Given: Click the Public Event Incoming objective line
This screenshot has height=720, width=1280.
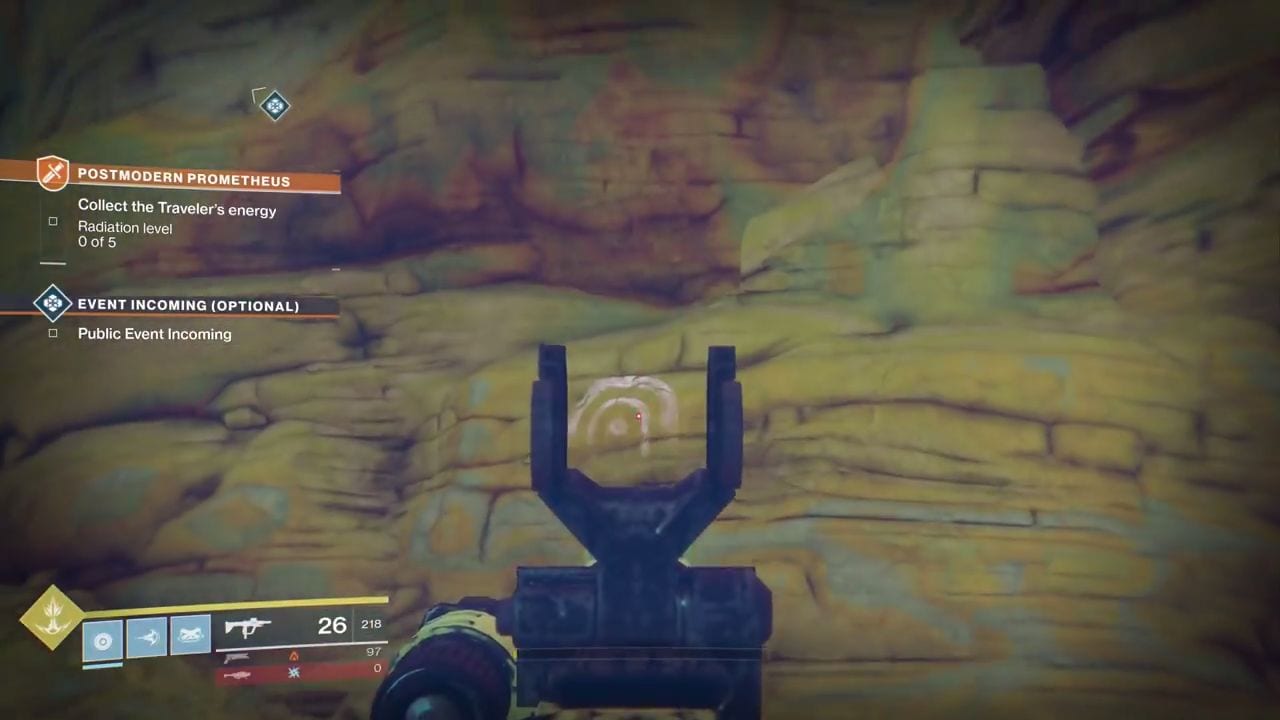Looking at the screenshot, I should pos(154,334).
